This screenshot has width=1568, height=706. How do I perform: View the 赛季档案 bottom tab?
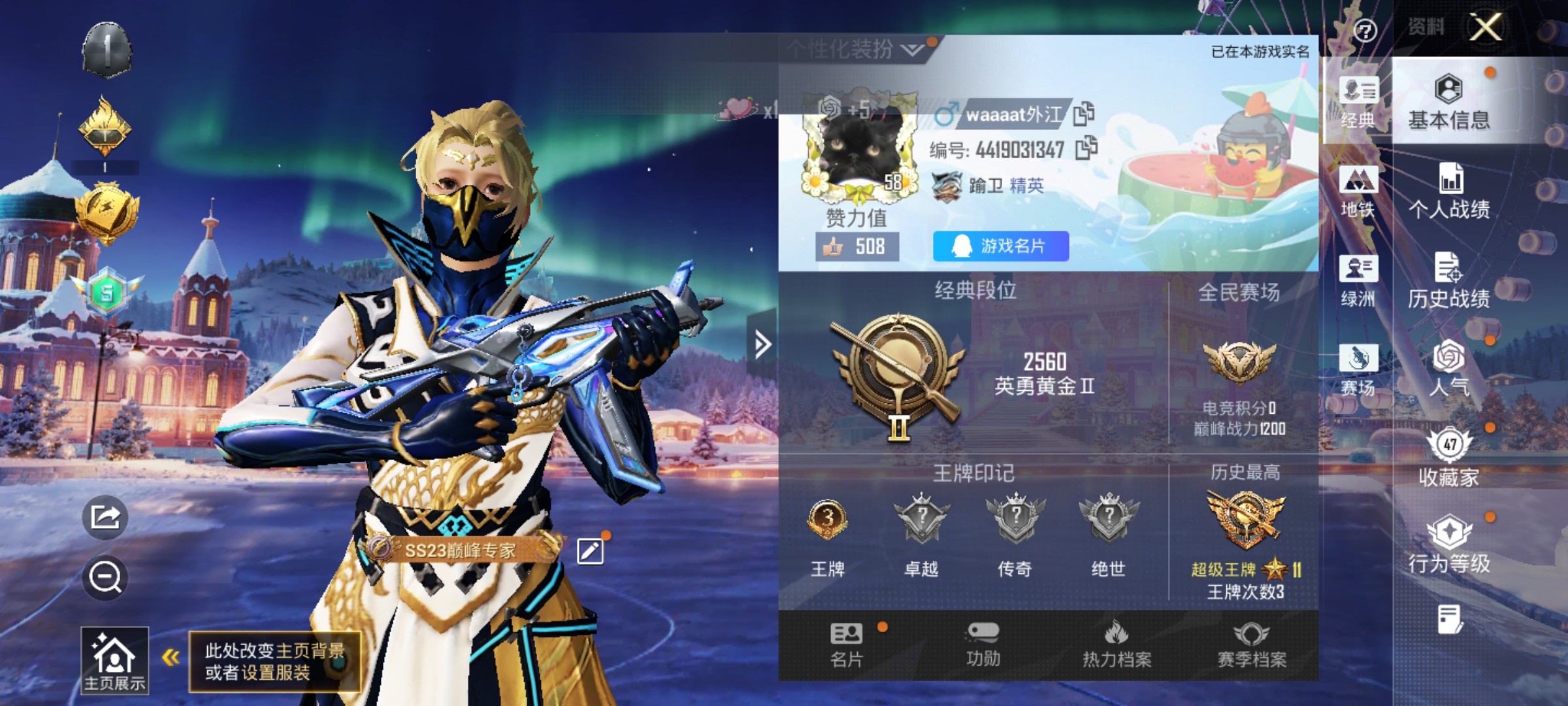pos(1251,645)
